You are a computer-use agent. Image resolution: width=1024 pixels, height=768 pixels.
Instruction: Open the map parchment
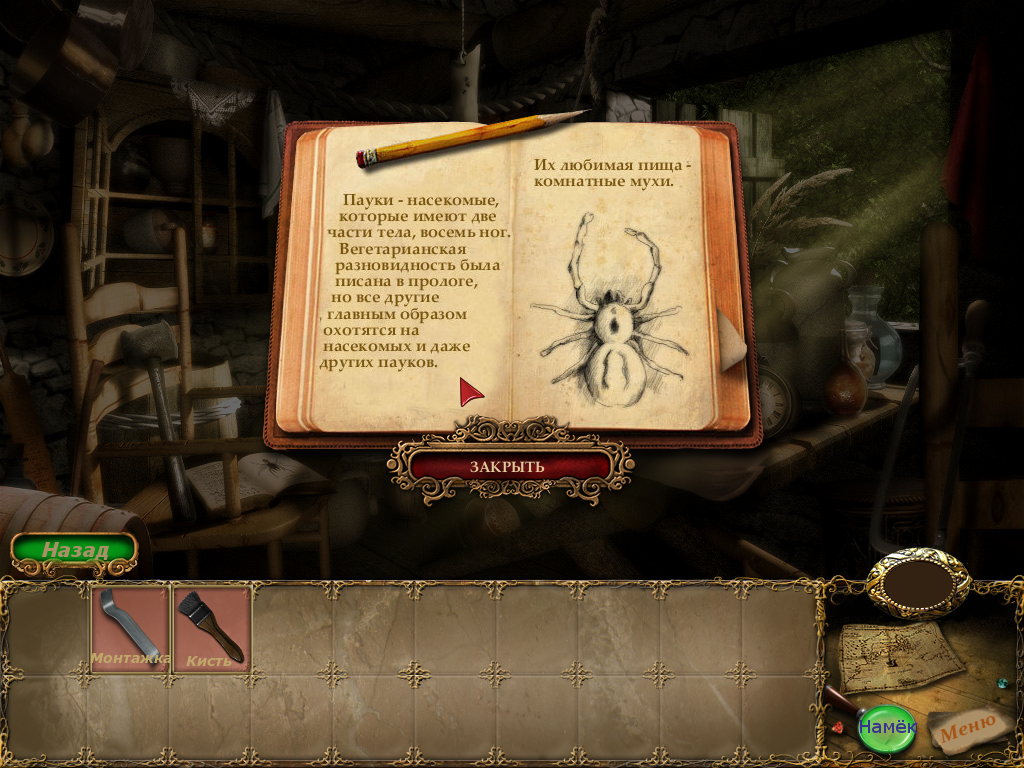[900, 655]
